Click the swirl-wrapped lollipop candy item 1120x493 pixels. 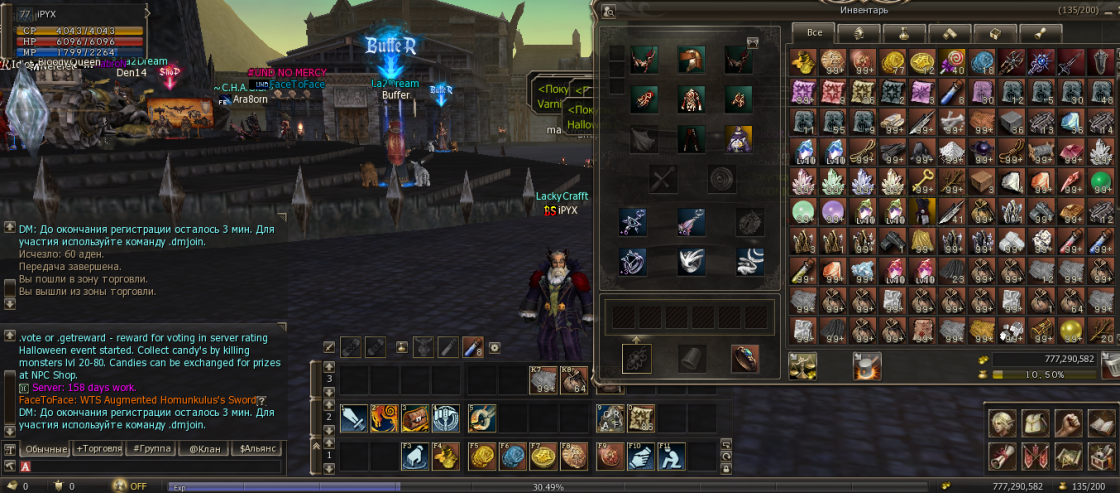point(950,61)
